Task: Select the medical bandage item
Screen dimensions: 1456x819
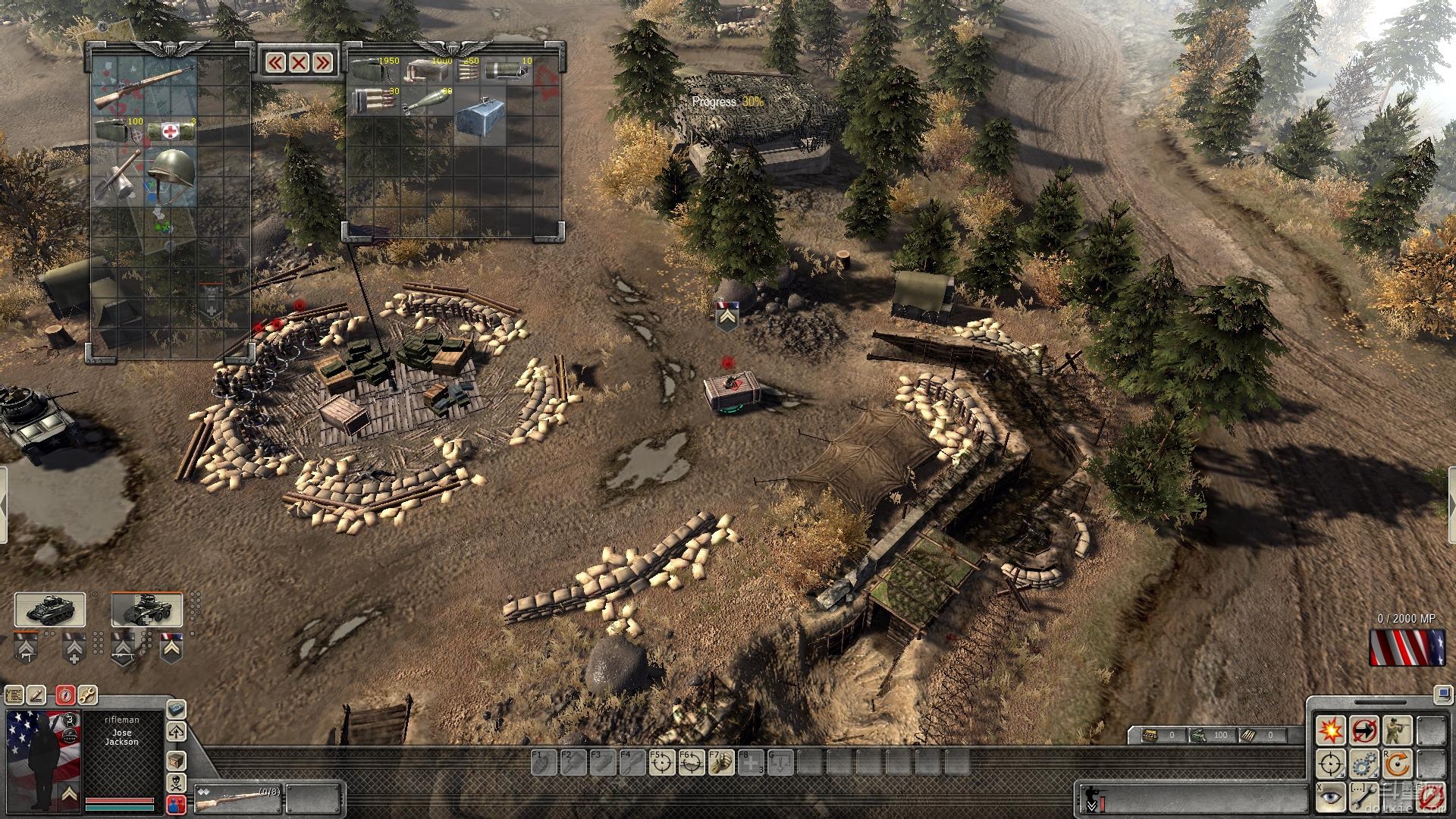Action: coord(171,130)
